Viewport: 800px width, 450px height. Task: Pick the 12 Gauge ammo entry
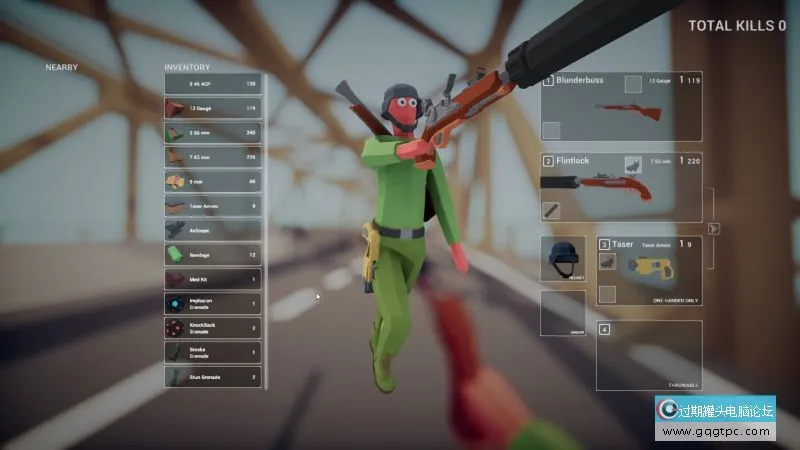tap(212, 108)
